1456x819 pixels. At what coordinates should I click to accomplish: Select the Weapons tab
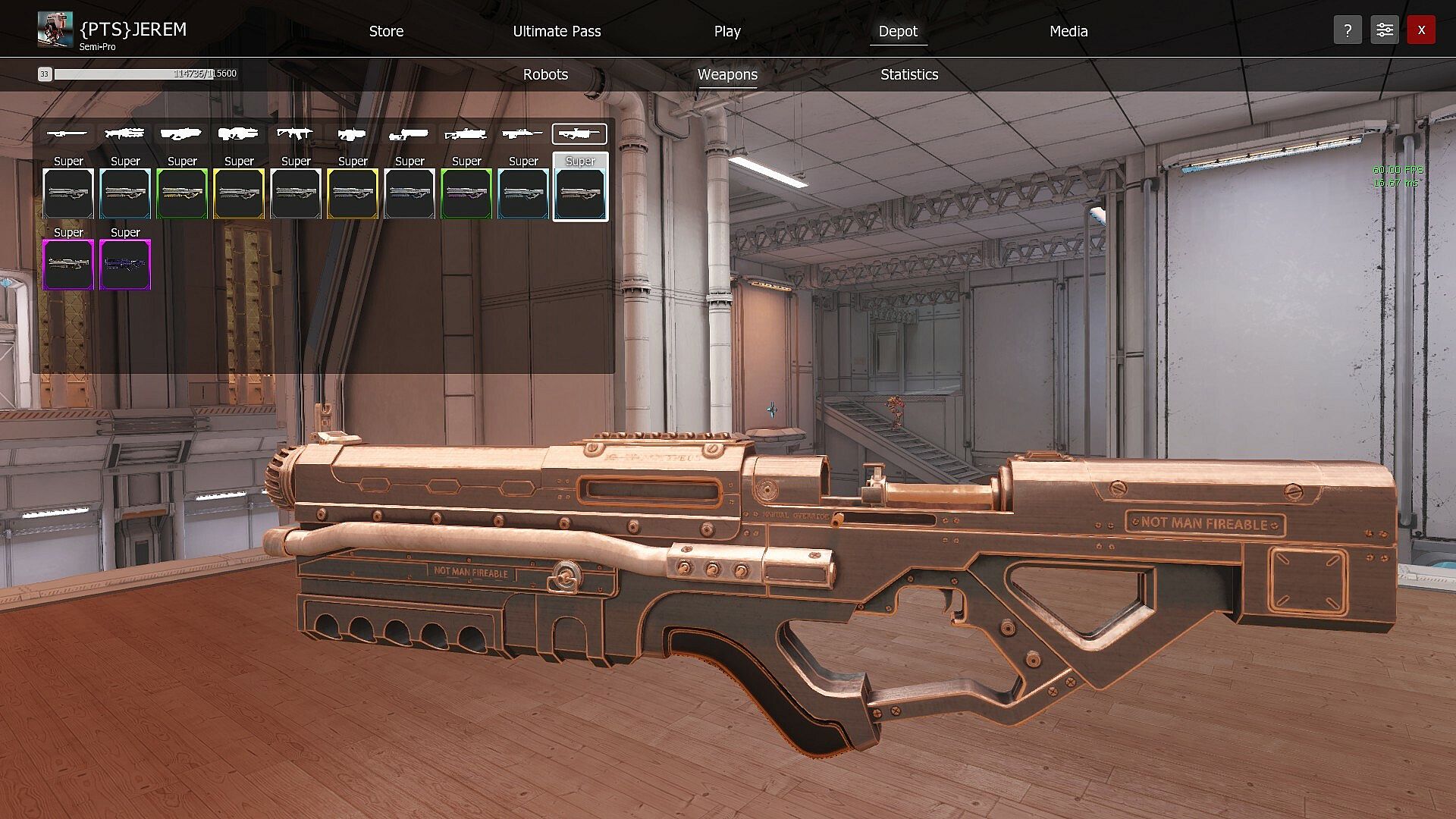pyautogui.click(x=727, y=74)
